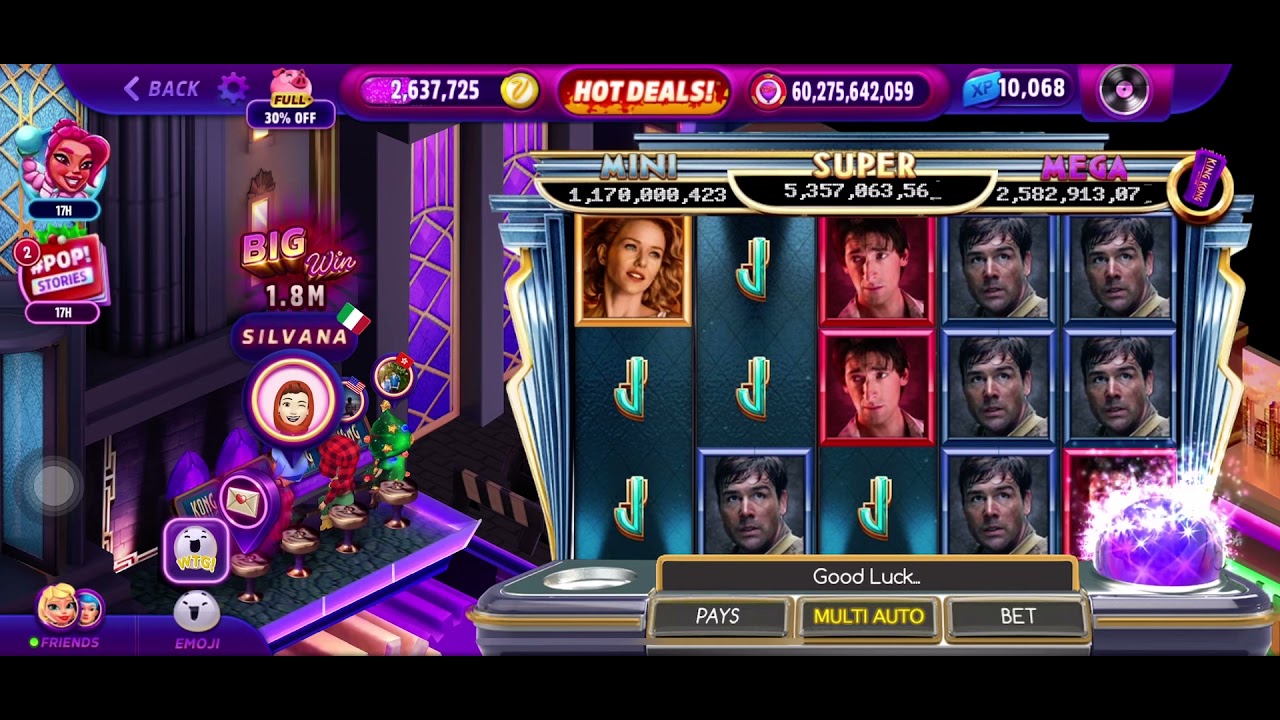
Task: Open the BET selector
Action: (x=1018, y=616)
